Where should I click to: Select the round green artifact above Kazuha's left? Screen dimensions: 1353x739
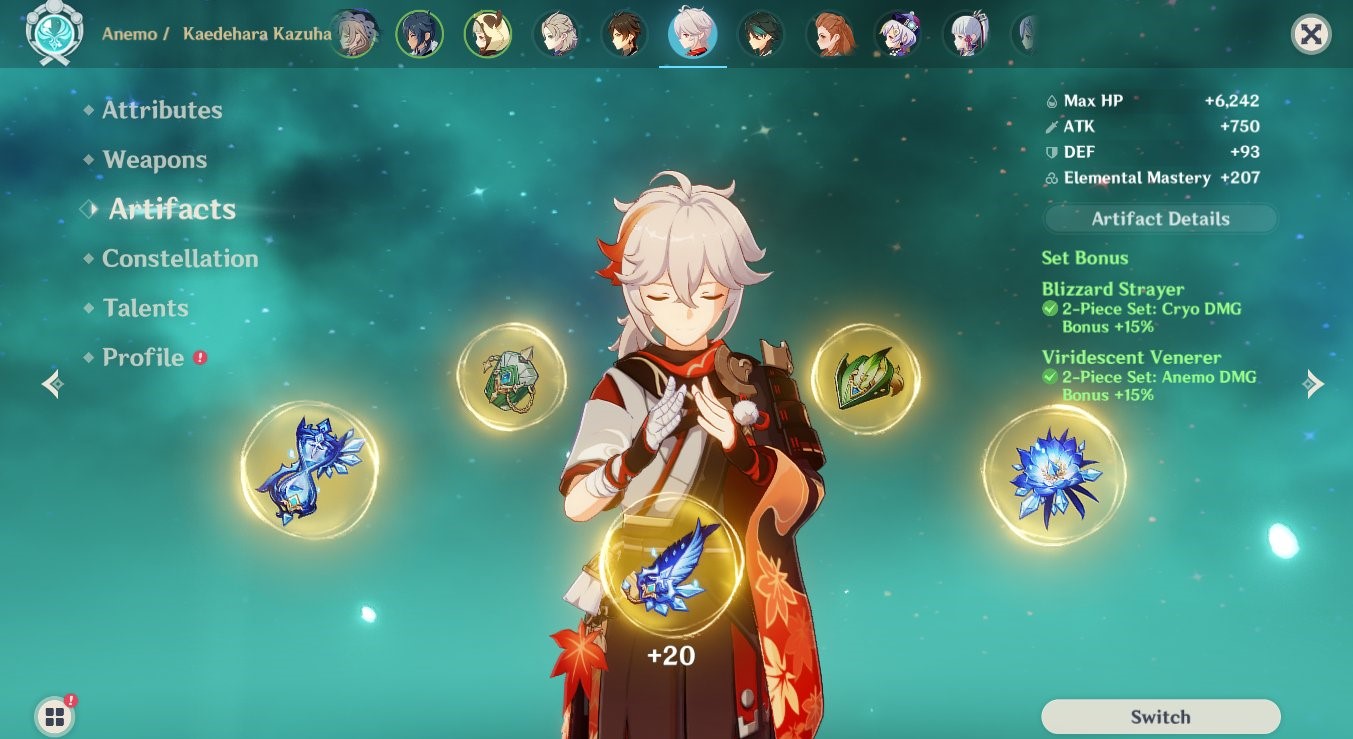pyautogui.click(x=512, y=378)
